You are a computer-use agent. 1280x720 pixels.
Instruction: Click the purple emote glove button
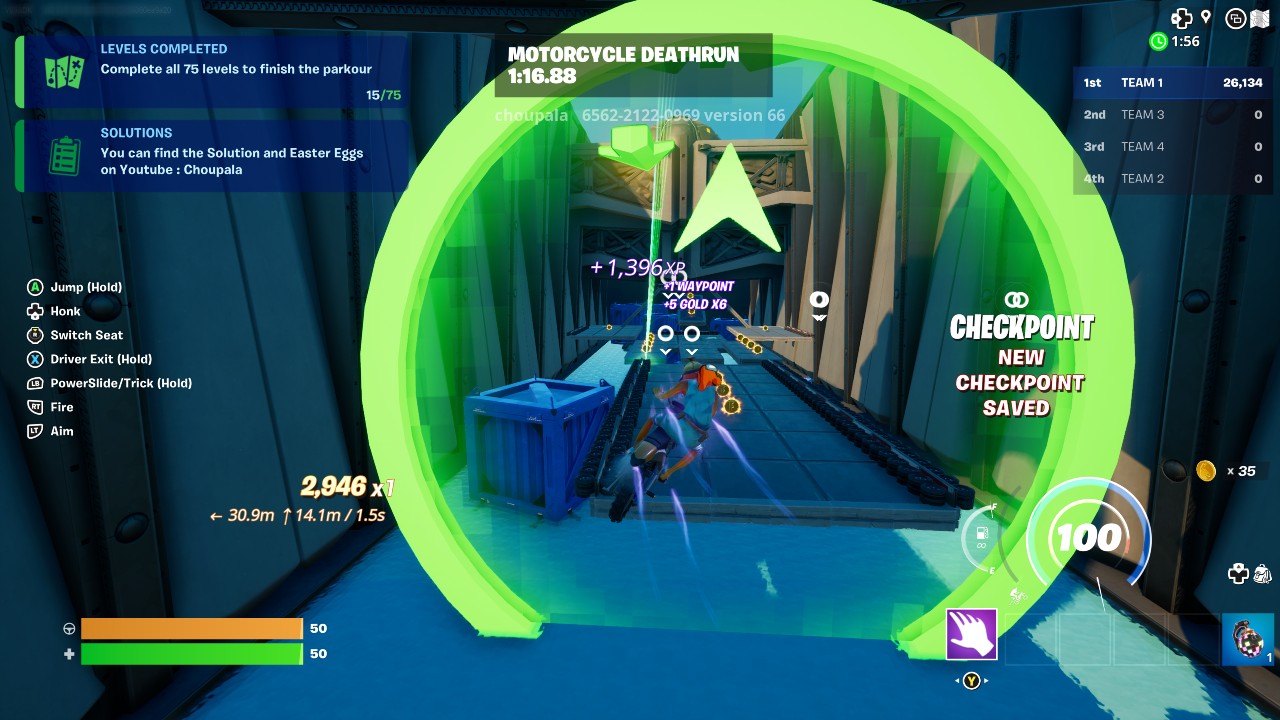970,636
